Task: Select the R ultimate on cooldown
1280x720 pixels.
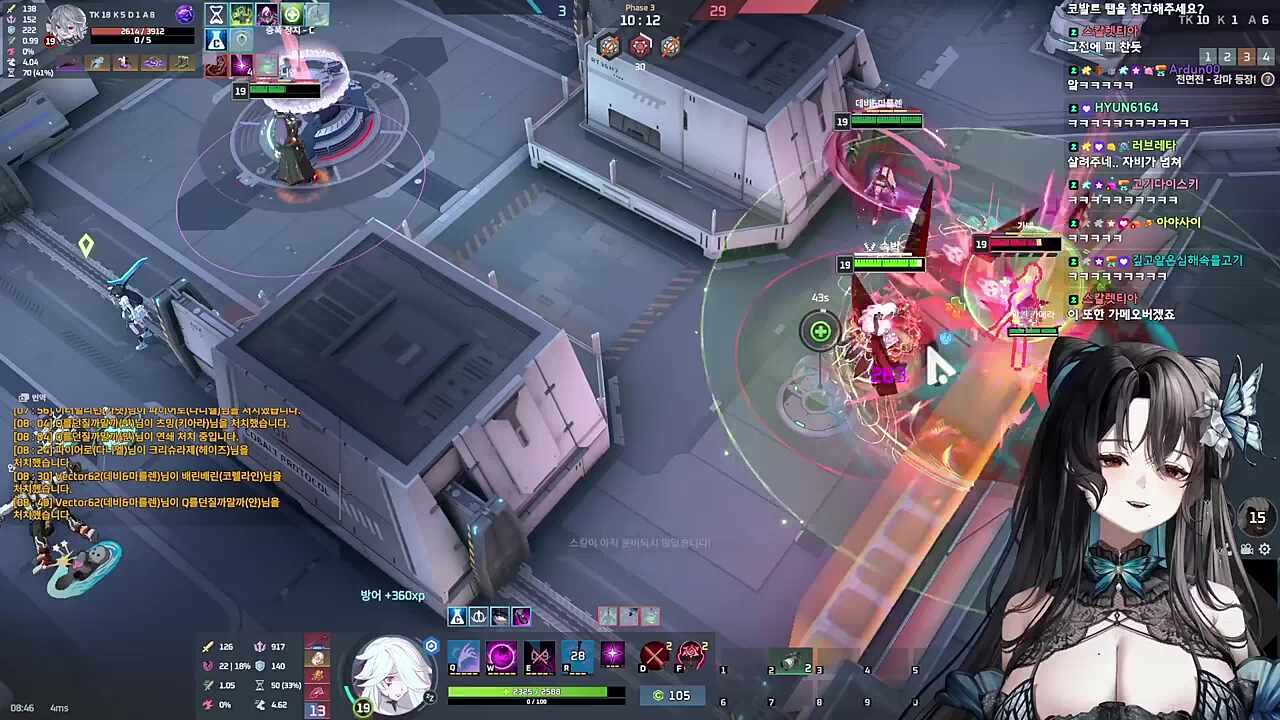Action: pos(577,657)
